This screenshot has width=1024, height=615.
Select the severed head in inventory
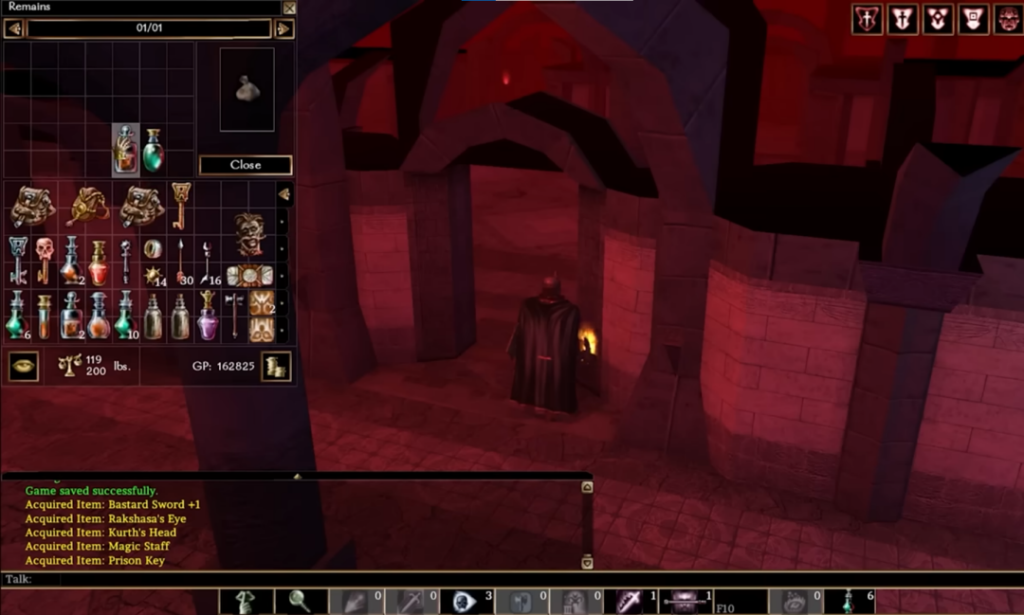[250, 234]
